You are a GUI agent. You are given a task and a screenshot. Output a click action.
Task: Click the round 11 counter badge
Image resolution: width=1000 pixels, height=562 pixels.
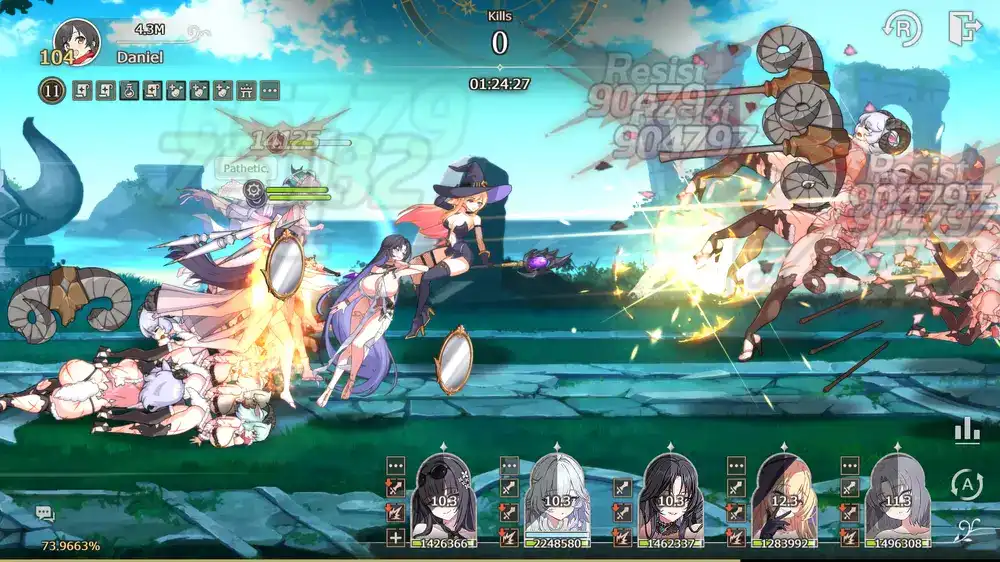point(52,91)
